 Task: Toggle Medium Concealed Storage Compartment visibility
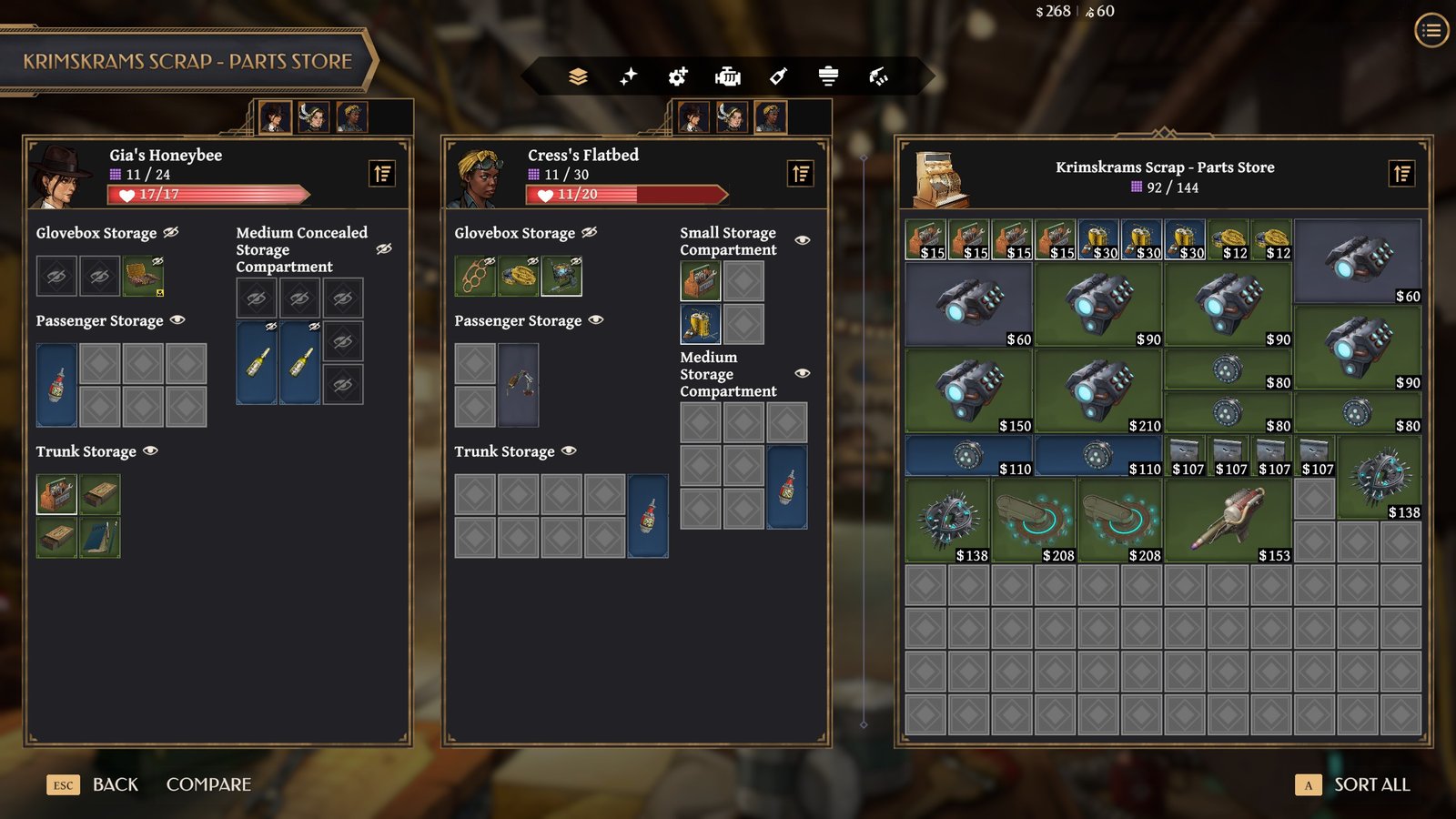pyautogui.click(x=384, y=248)
